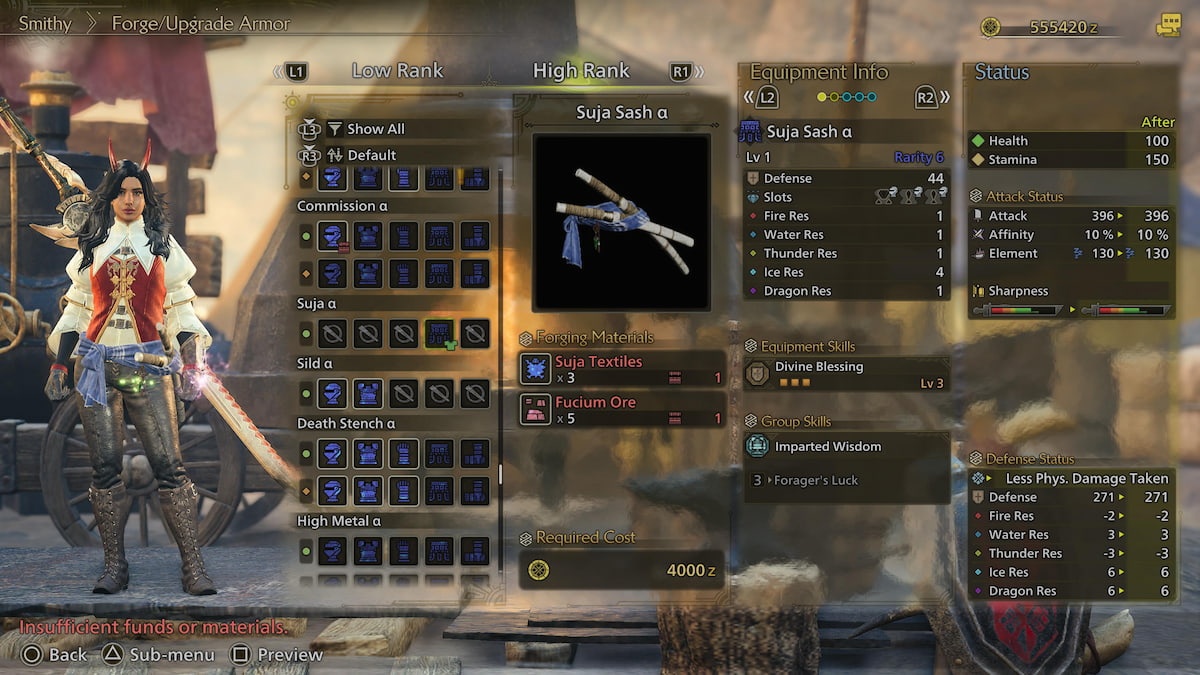The width and height of the screenshot is (1200, 675).
Task: Choose the Sild α helm icon
Action: tap(332, 393)
